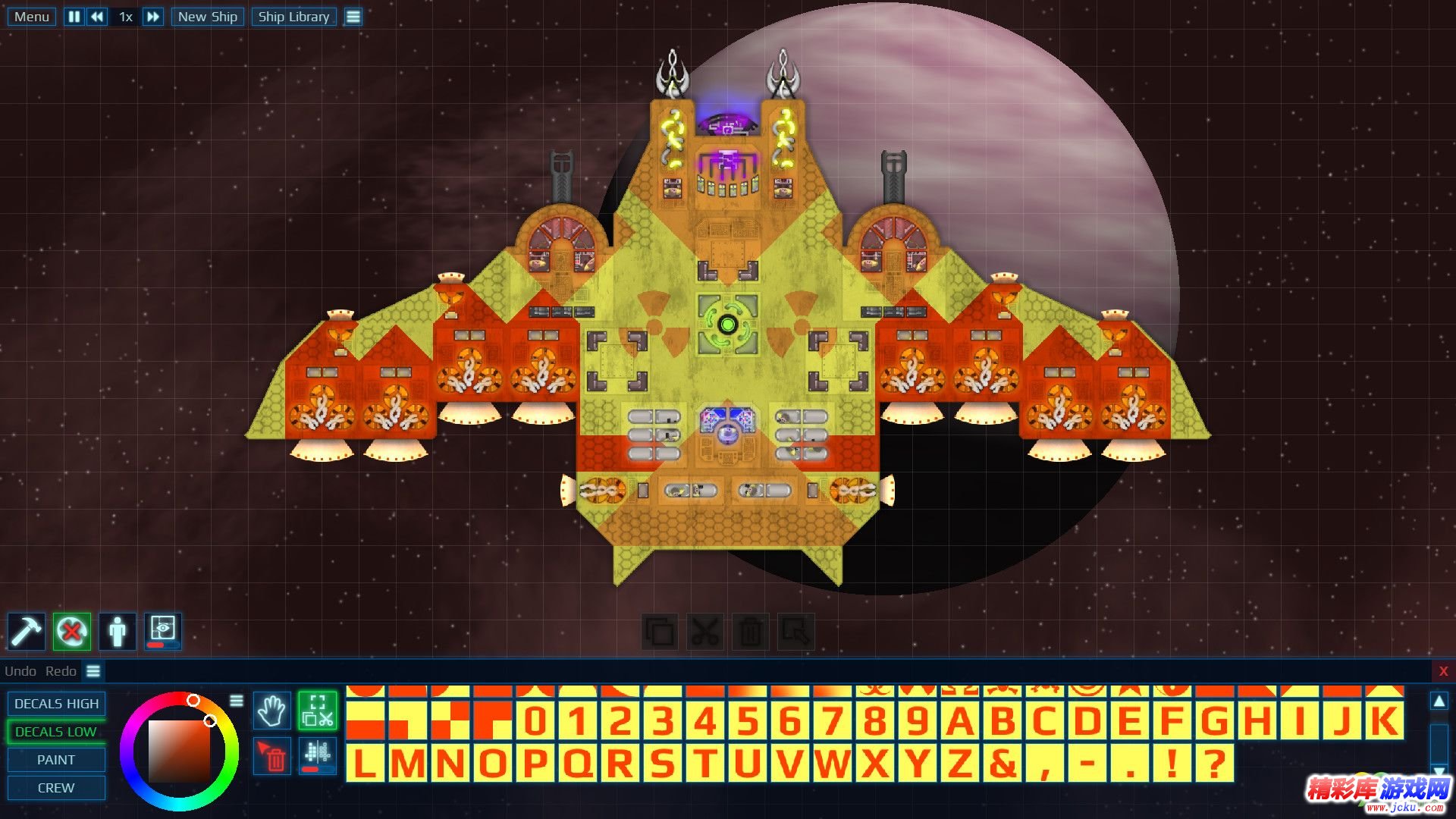
Task: Close the decal panel with red X
Action: click(1443, 671)
